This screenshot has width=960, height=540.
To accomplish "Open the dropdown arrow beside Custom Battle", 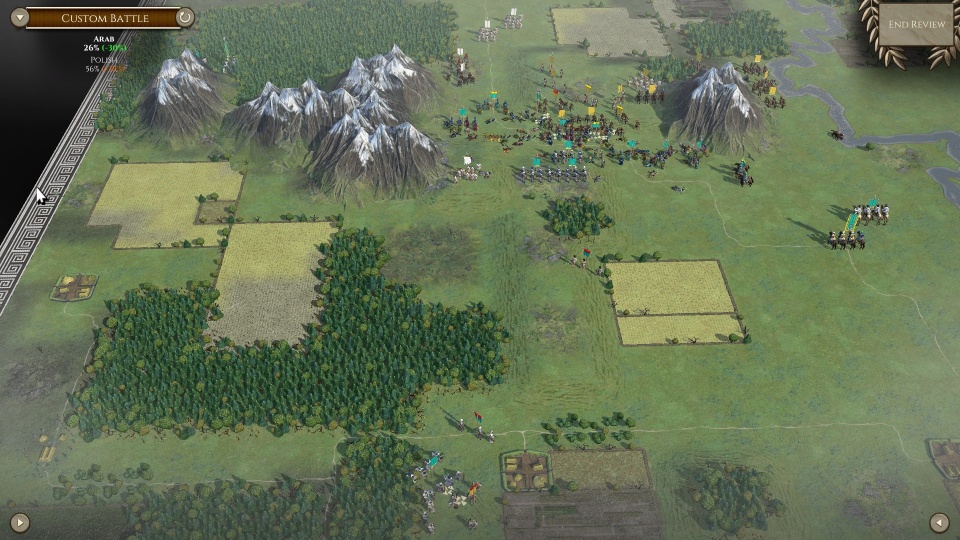I will pyautogui.click(x=18, y=17).
